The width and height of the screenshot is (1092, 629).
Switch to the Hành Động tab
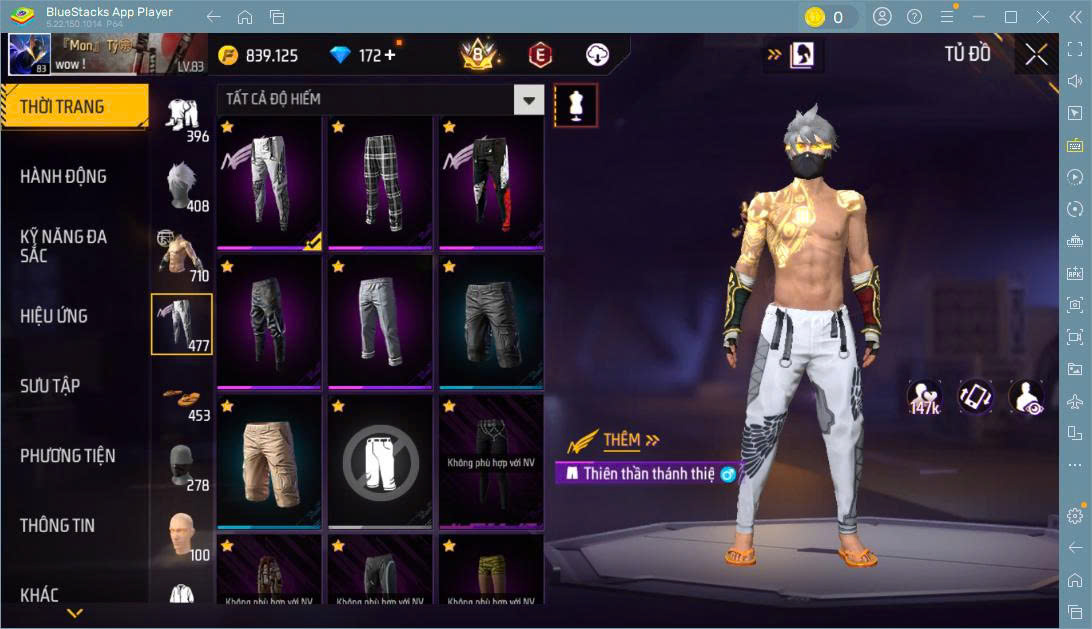(63, 177)
